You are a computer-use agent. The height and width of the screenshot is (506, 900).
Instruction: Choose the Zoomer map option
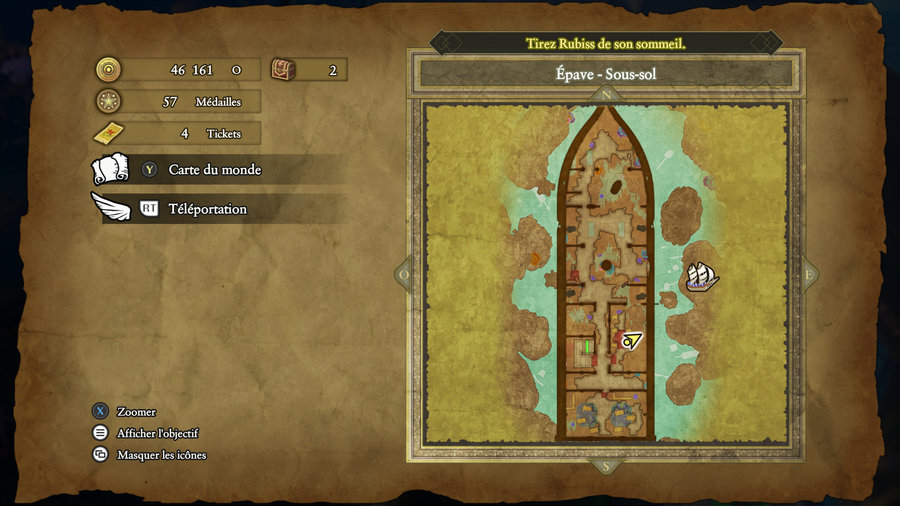136,412
